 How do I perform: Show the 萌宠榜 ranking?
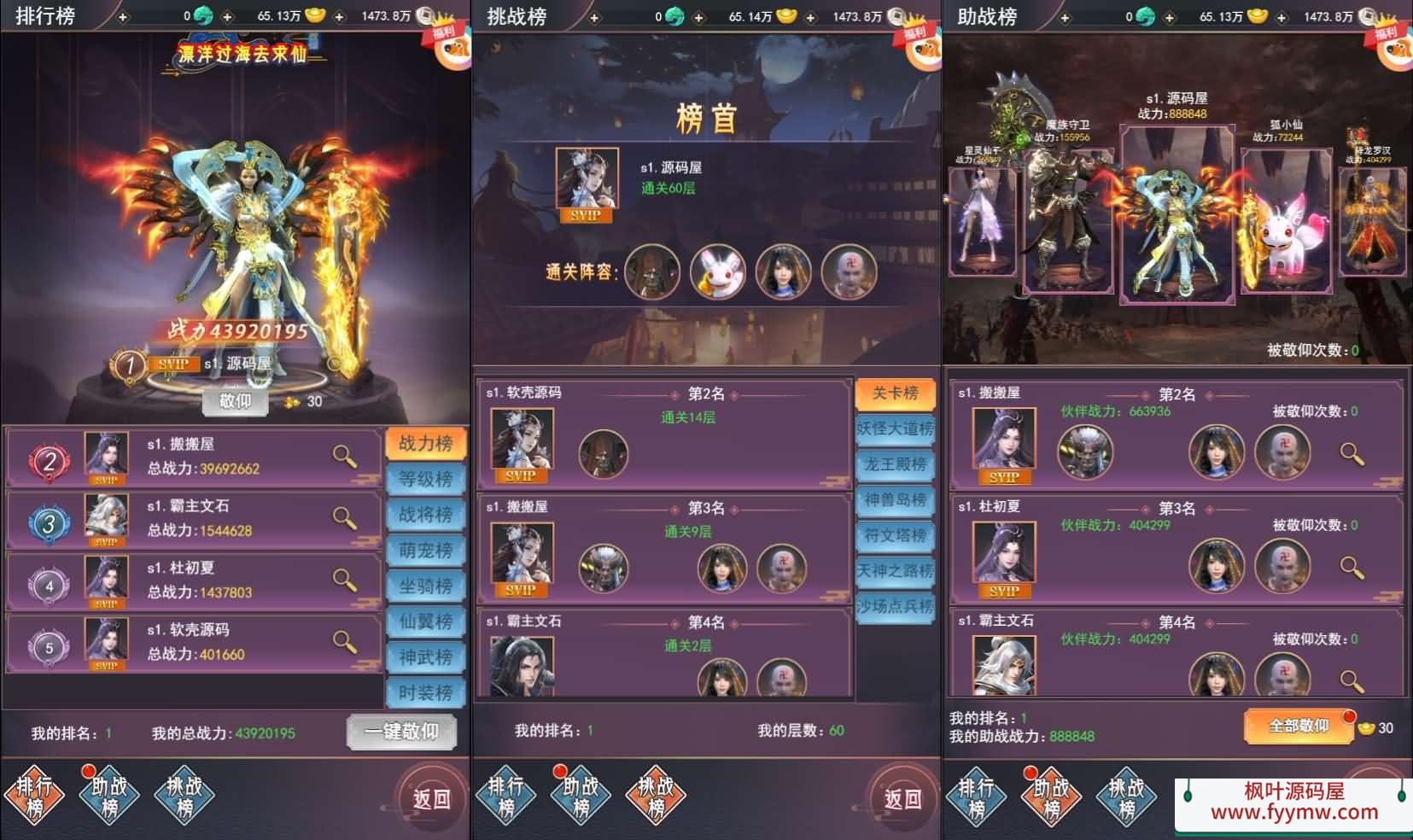[x=425, y=551]
